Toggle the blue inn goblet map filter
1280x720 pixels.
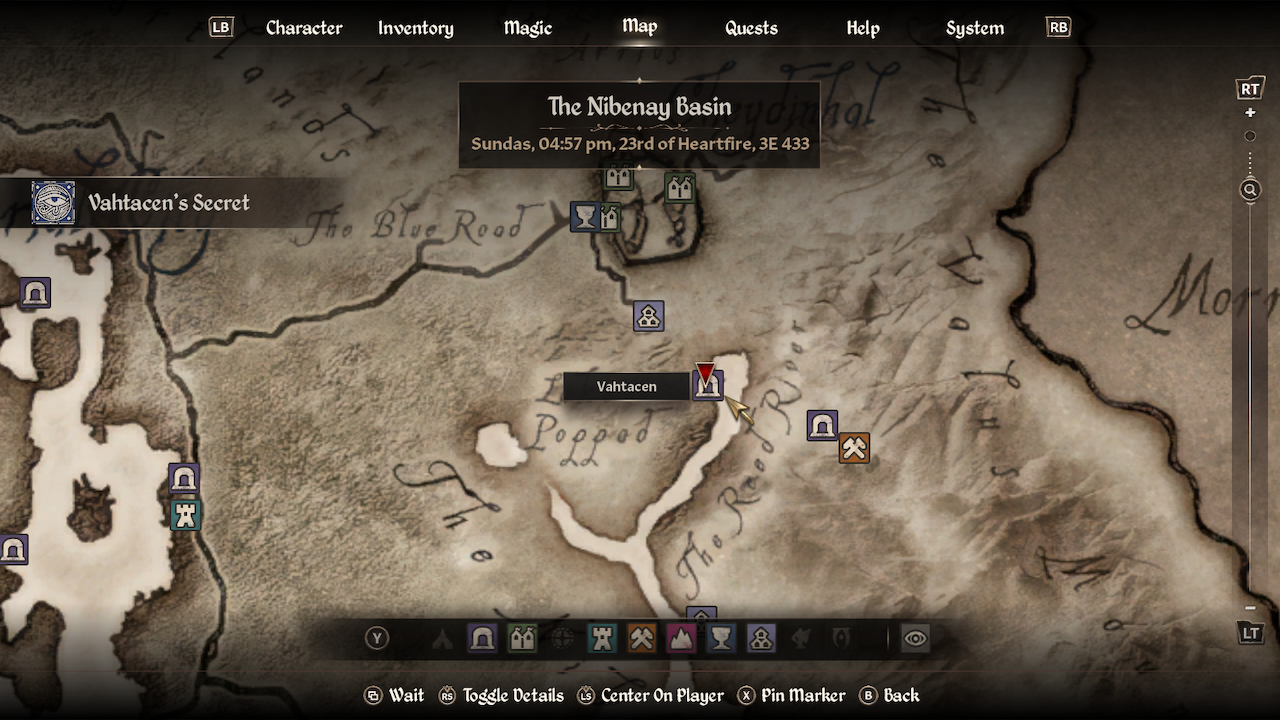point(721,638)
